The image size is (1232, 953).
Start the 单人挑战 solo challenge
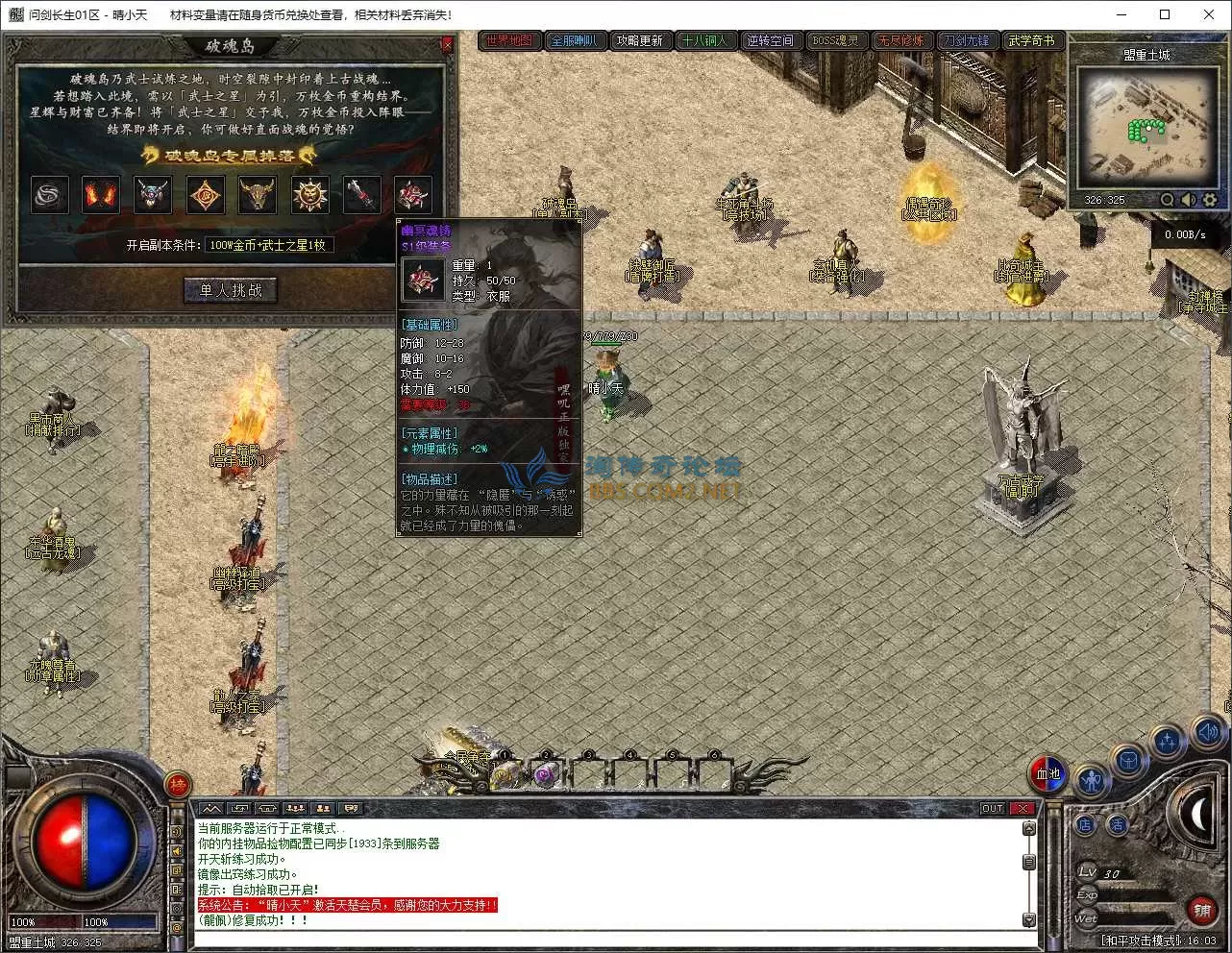[x=231, y=290]
